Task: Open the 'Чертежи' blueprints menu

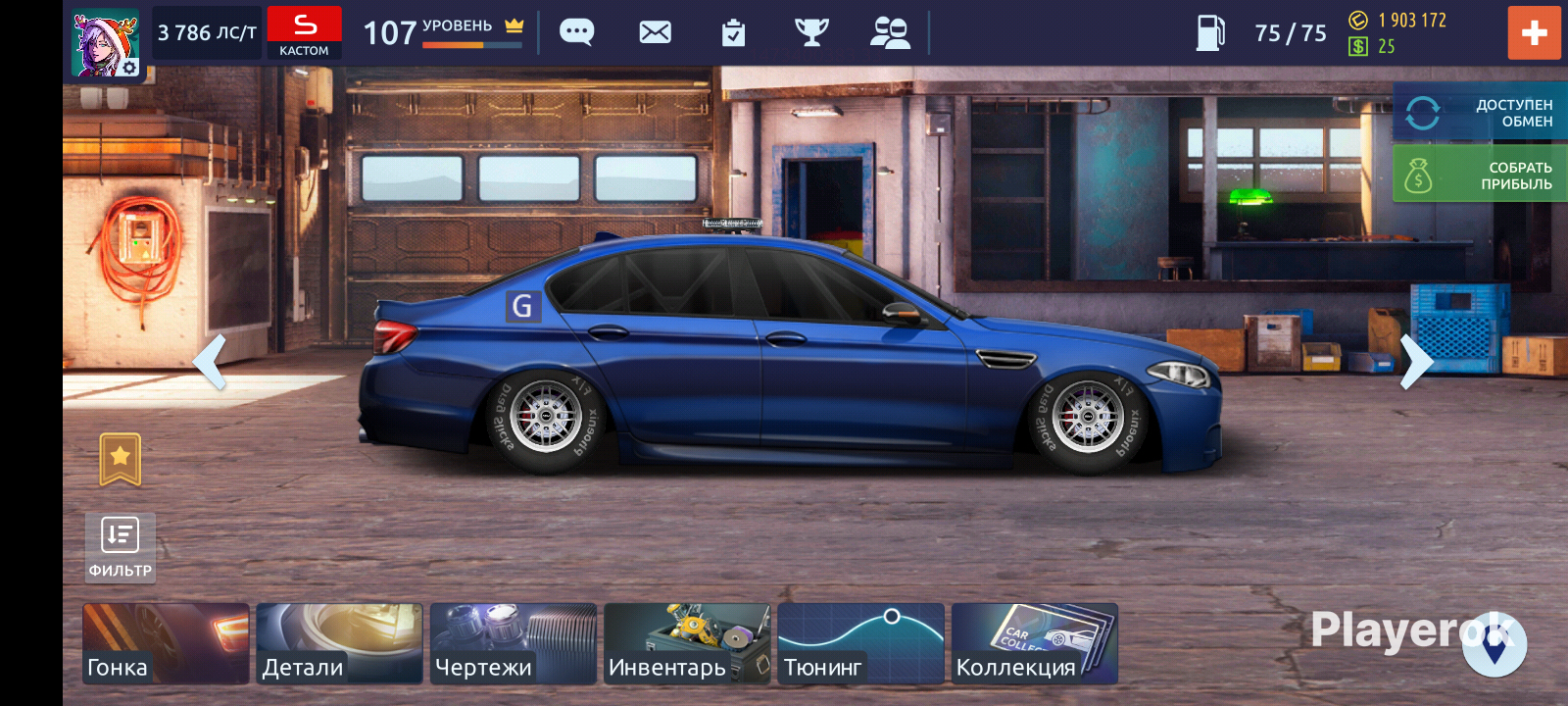Action: tap(513, 643)
